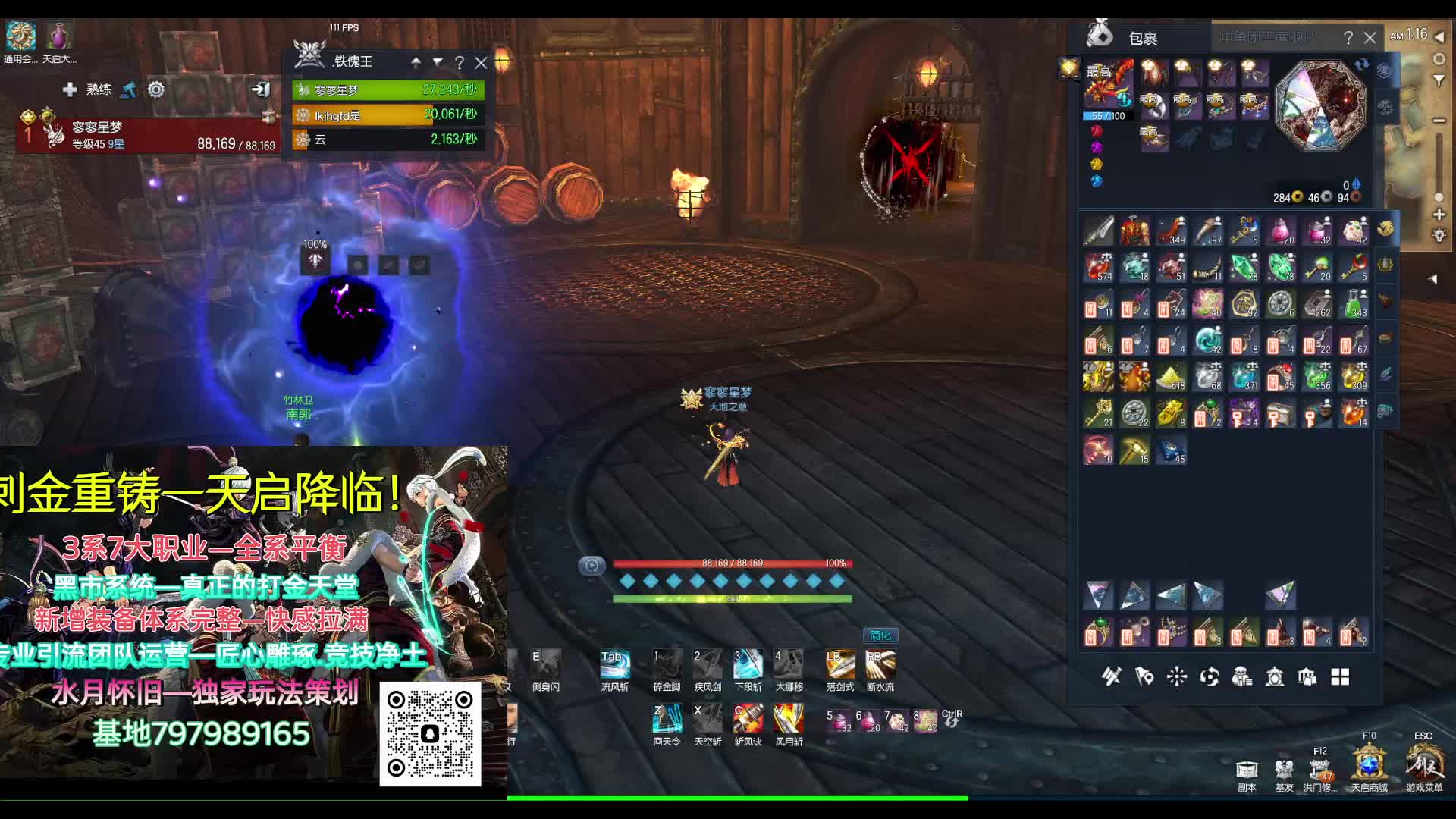1456x819 pixels.
Task: Select the 流风斩 Tab skill icon
Action: 614,665
